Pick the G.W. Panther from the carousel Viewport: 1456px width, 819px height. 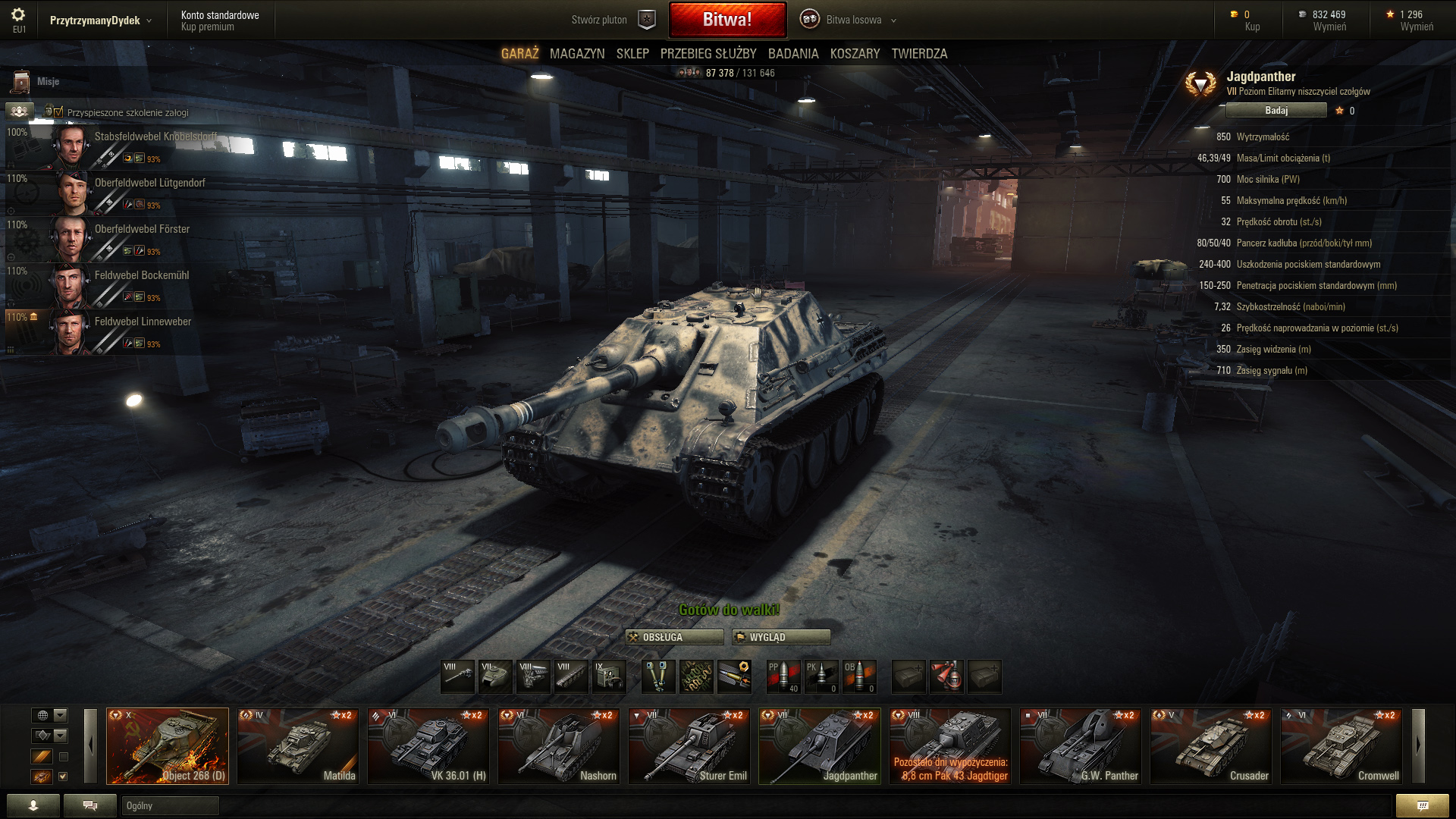pos(1081,745)
